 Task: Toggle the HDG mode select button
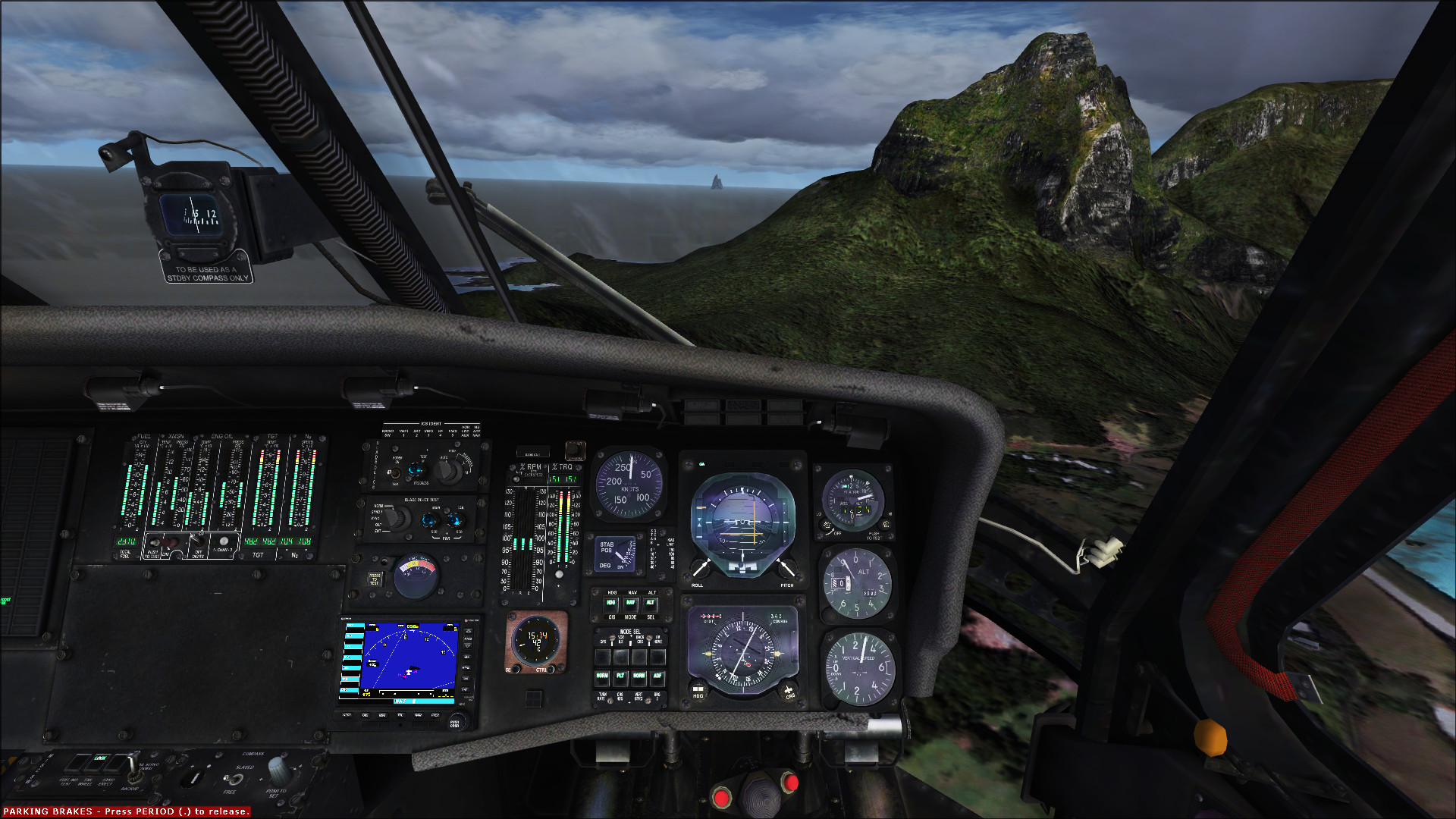611,604
